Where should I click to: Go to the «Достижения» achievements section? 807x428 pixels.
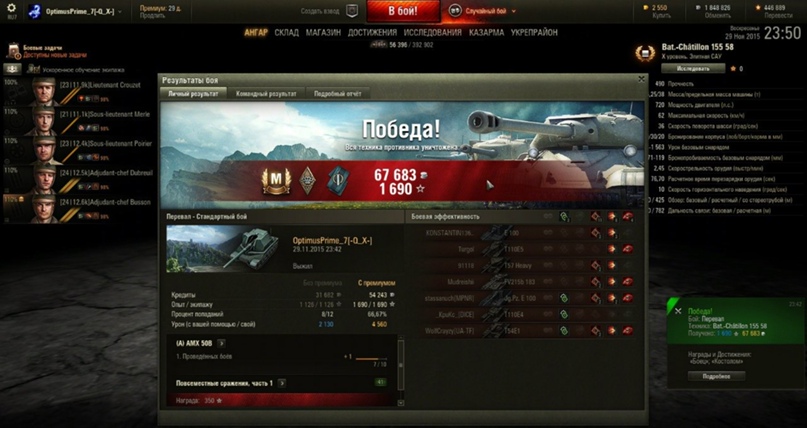(371, 32)
